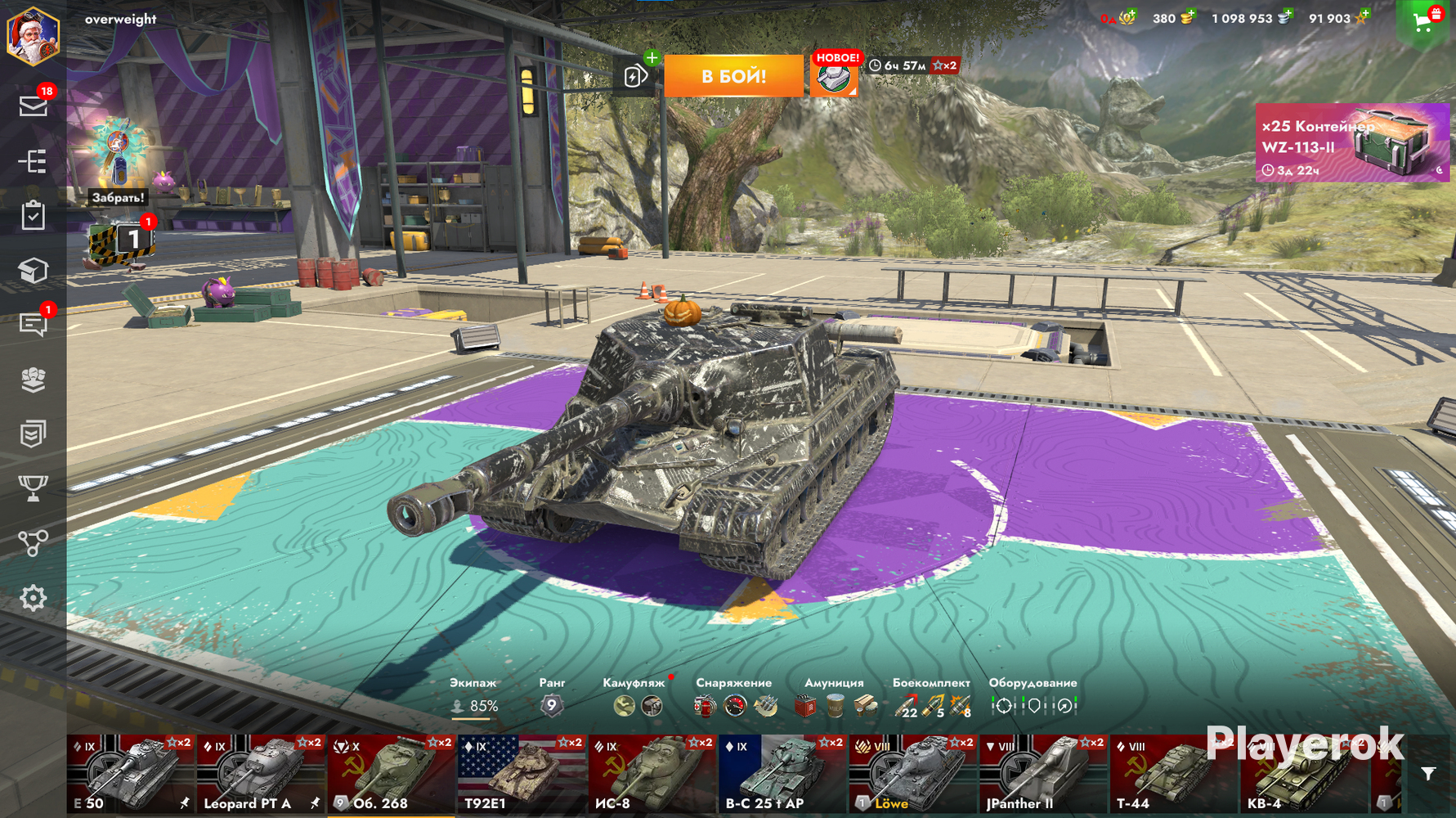Screen dimensions: 1456x818
Task: Open the shopping cart store
Action: point(1422,22)
